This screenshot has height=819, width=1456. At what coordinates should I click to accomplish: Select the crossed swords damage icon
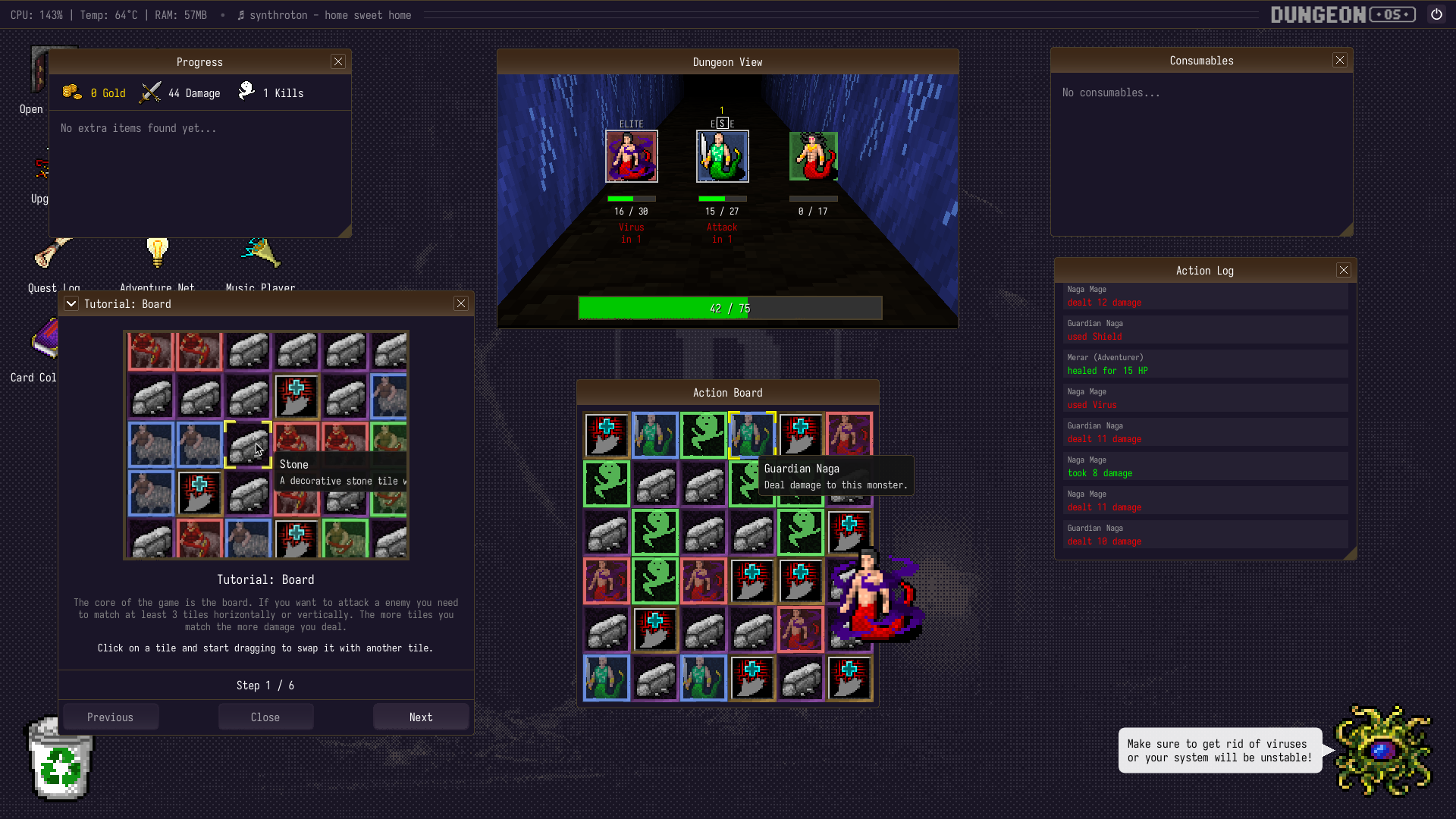pos(150,91)
